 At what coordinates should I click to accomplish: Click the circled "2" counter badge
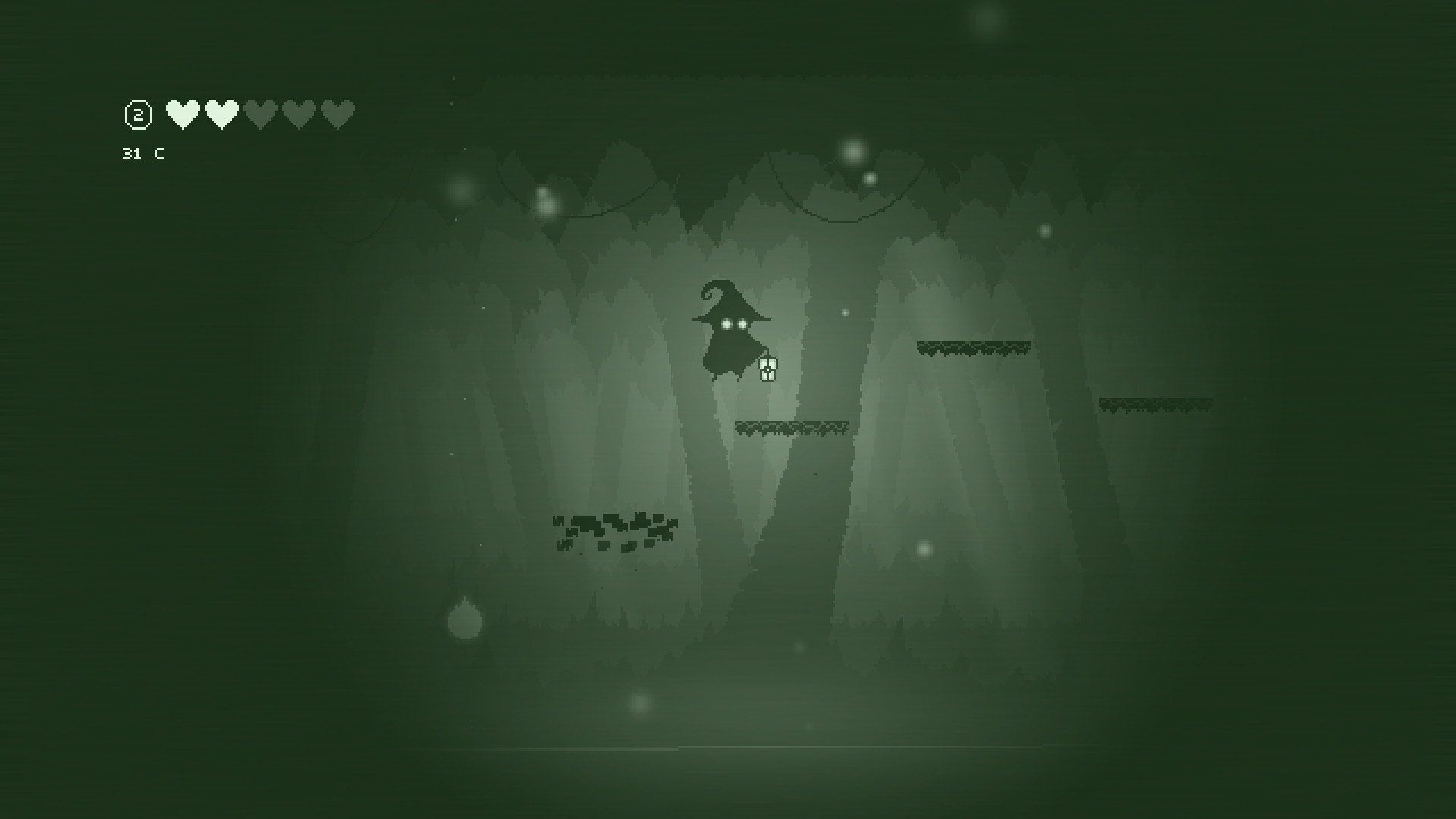point(137,114)
